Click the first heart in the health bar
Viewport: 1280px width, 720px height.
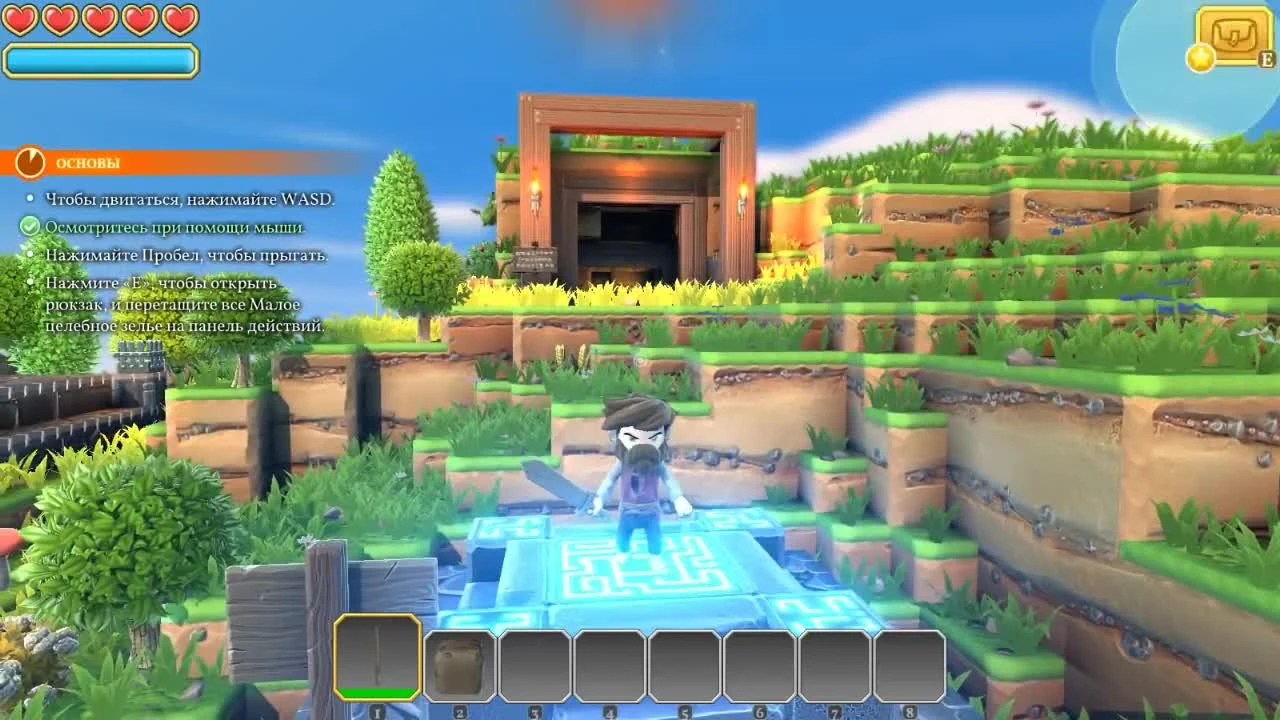click(19, 17)
